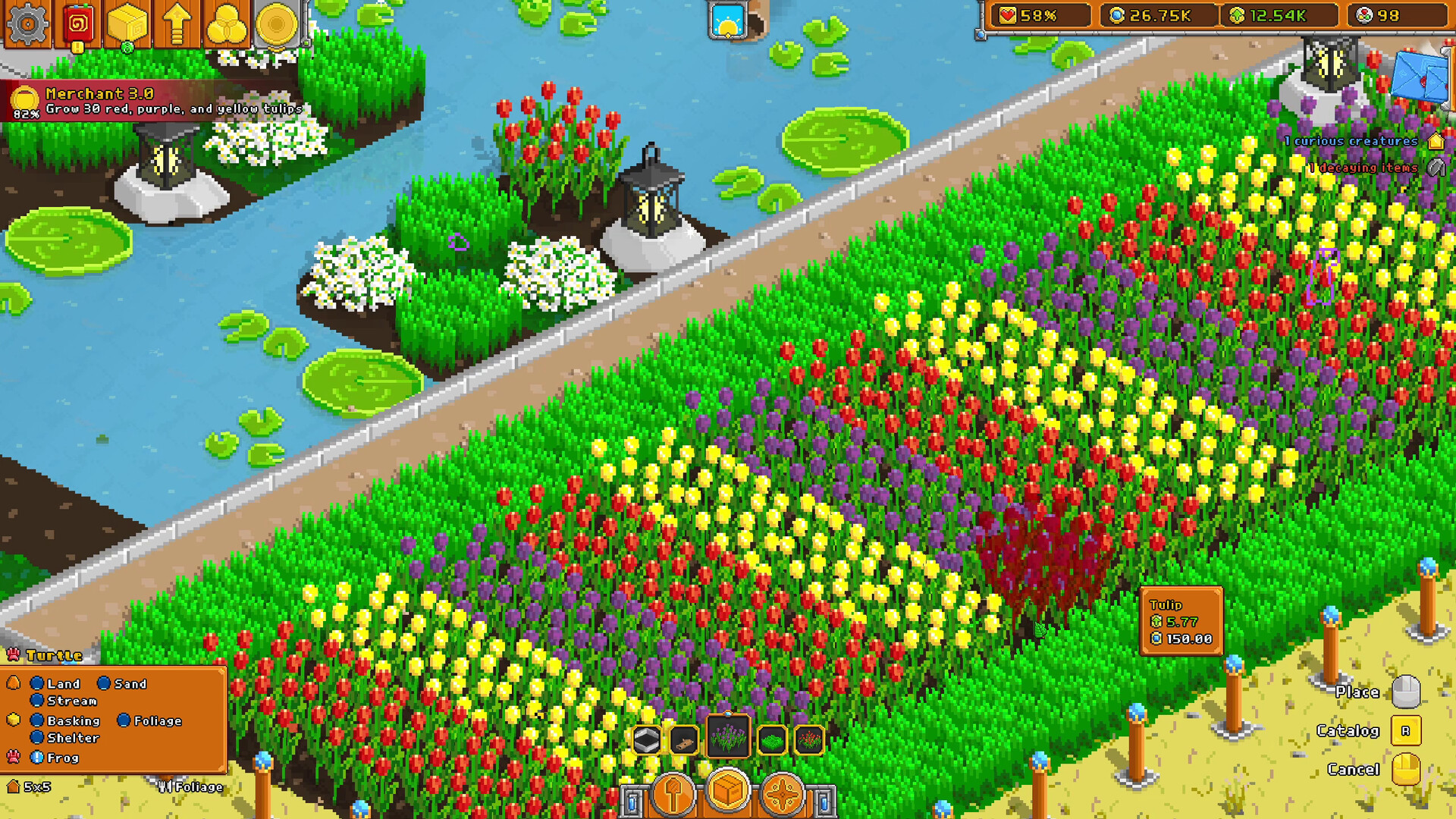Viewport: 1456px width, 819px height.
Task: Expand the 1 curious creatures notification
Action: [x=1350, y=141]
